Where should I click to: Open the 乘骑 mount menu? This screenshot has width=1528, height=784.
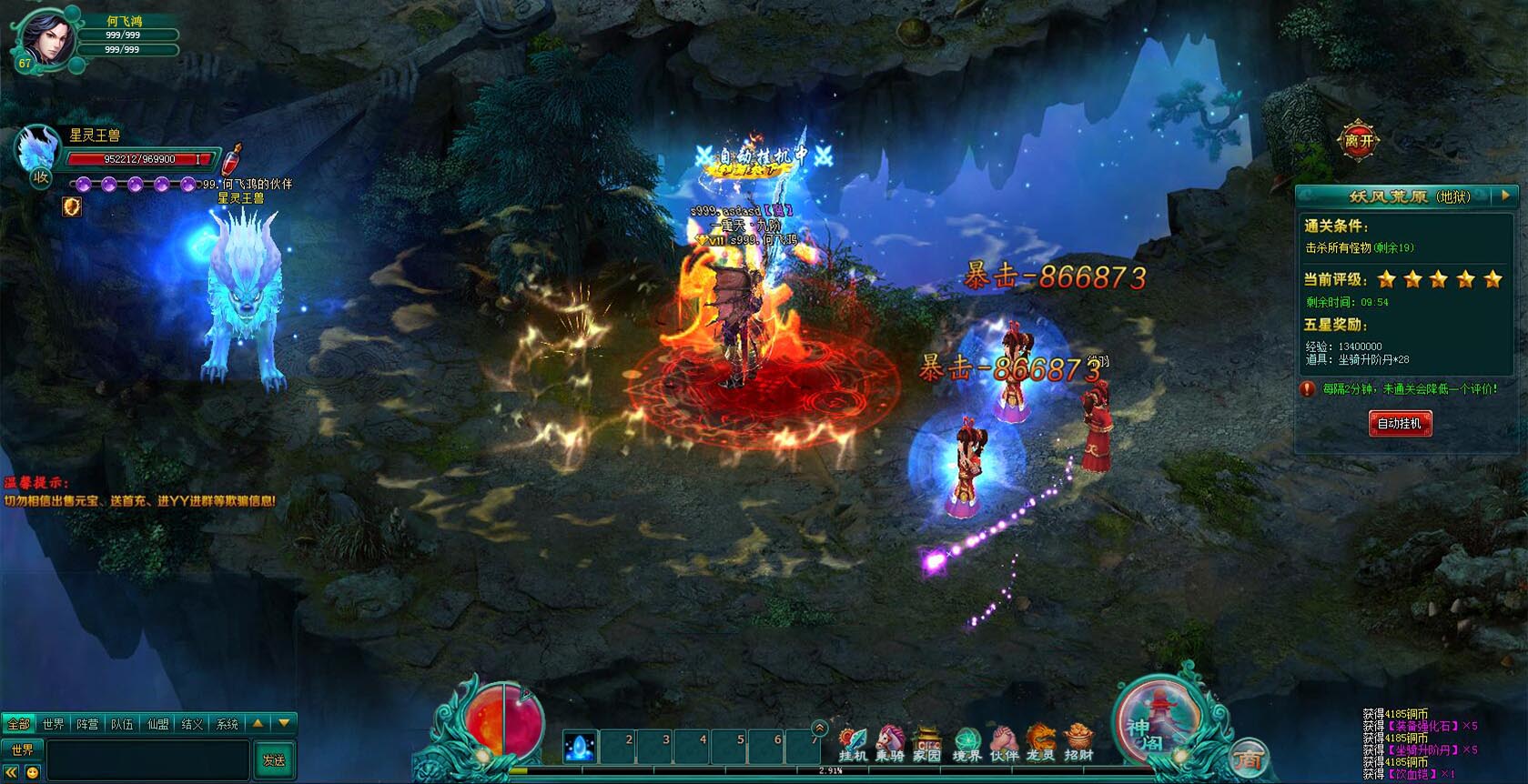(x=890, y=743)
